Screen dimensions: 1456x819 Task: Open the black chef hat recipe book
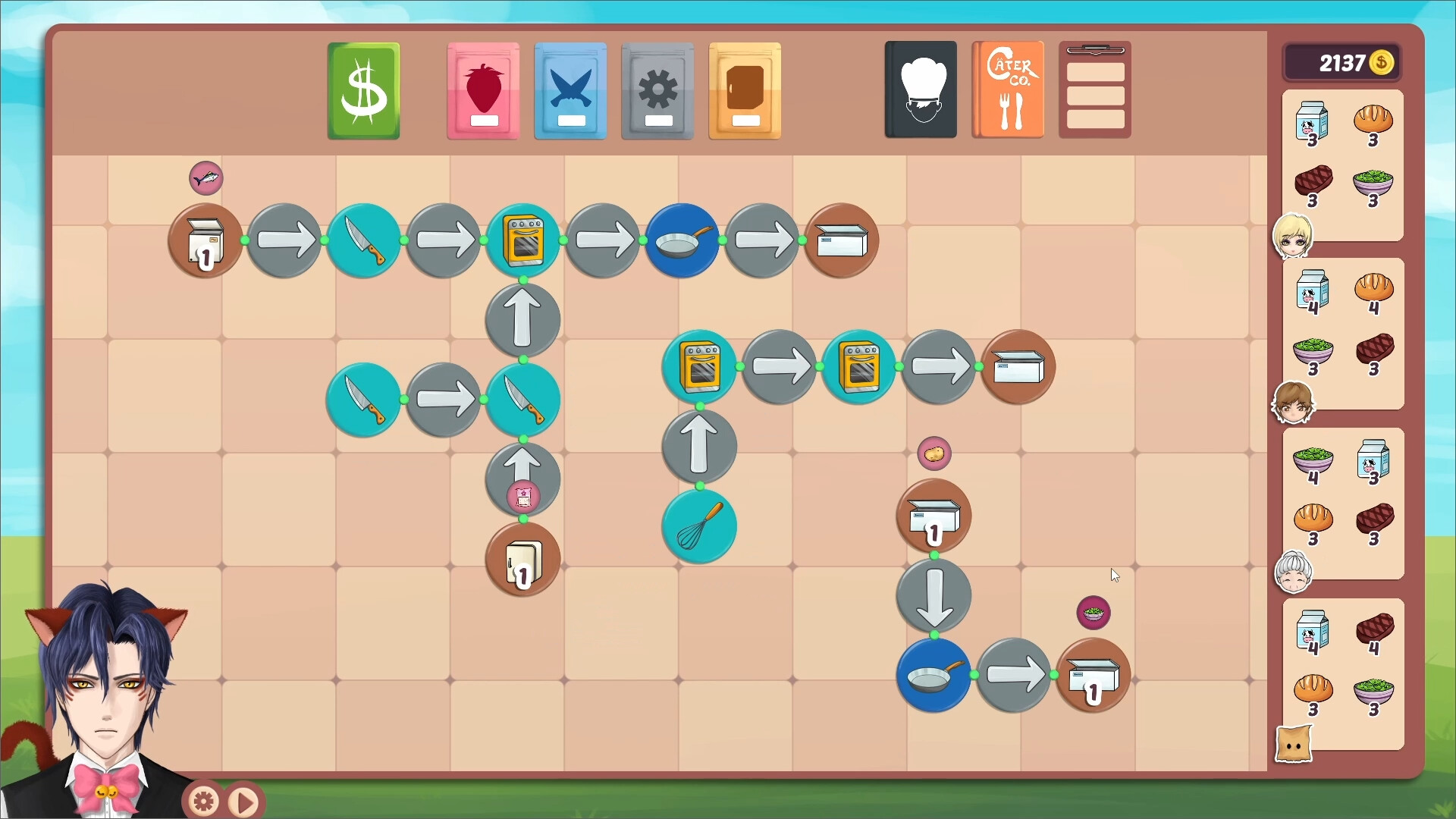click(x=920, y=89)
